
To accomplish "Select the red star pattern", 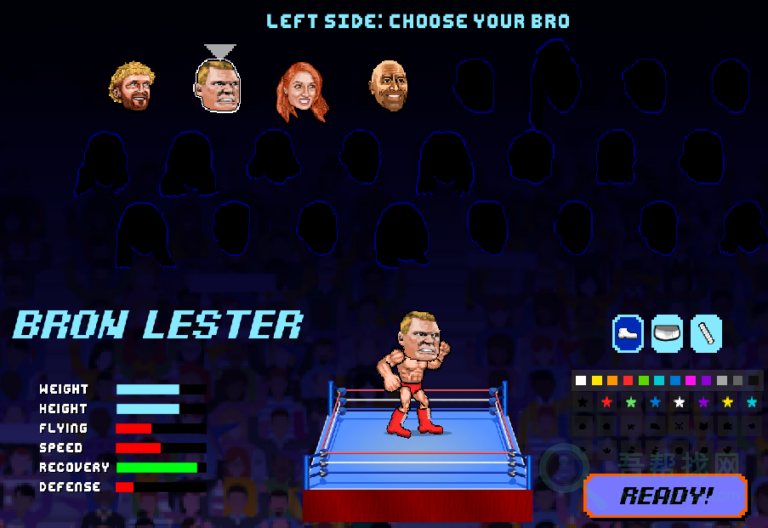I will (605, 402).
